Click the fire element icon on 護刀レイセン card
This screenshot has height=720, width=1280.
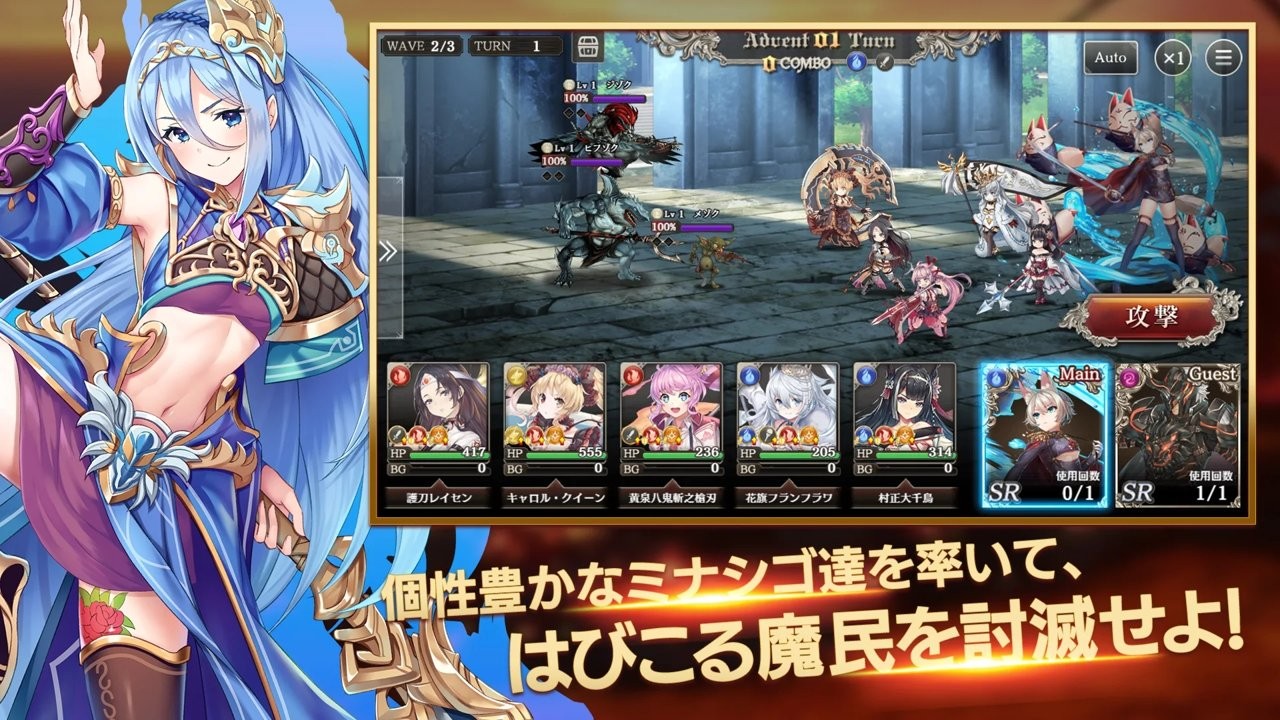pyautogui.click(x=398, y=373)
